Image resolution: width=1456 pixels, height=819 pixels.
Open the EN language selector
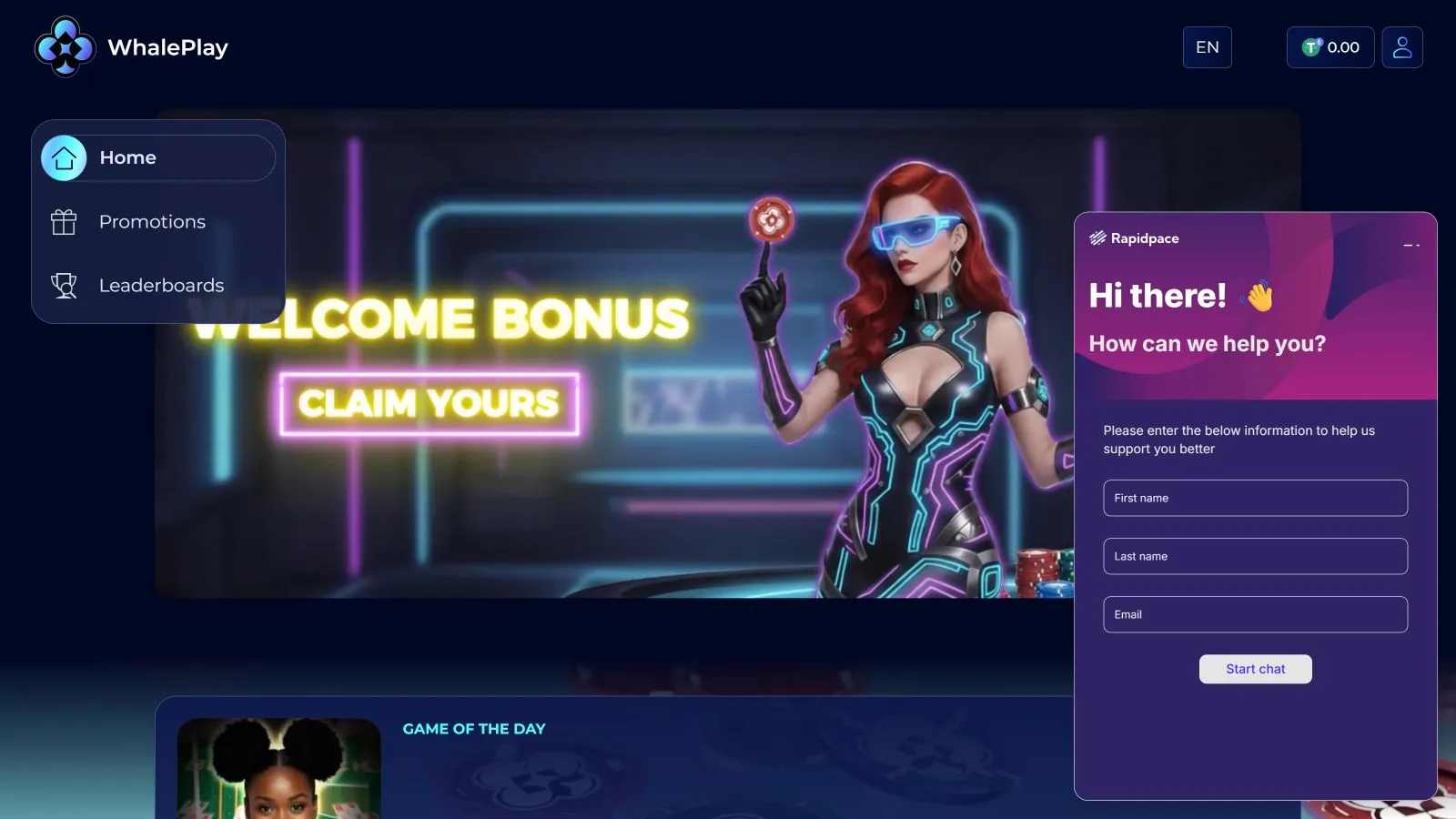[x=1207, y=47]
